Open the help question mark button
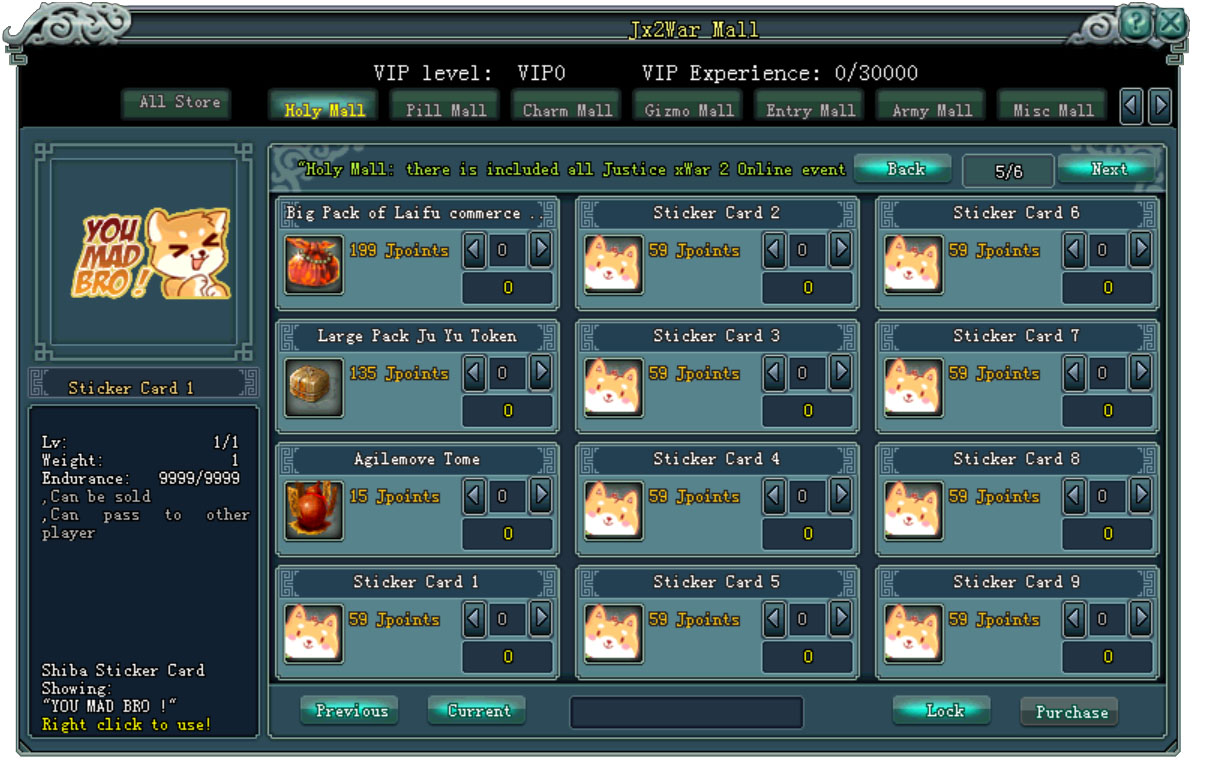 pyautogui.click(x=1136, y=23)
